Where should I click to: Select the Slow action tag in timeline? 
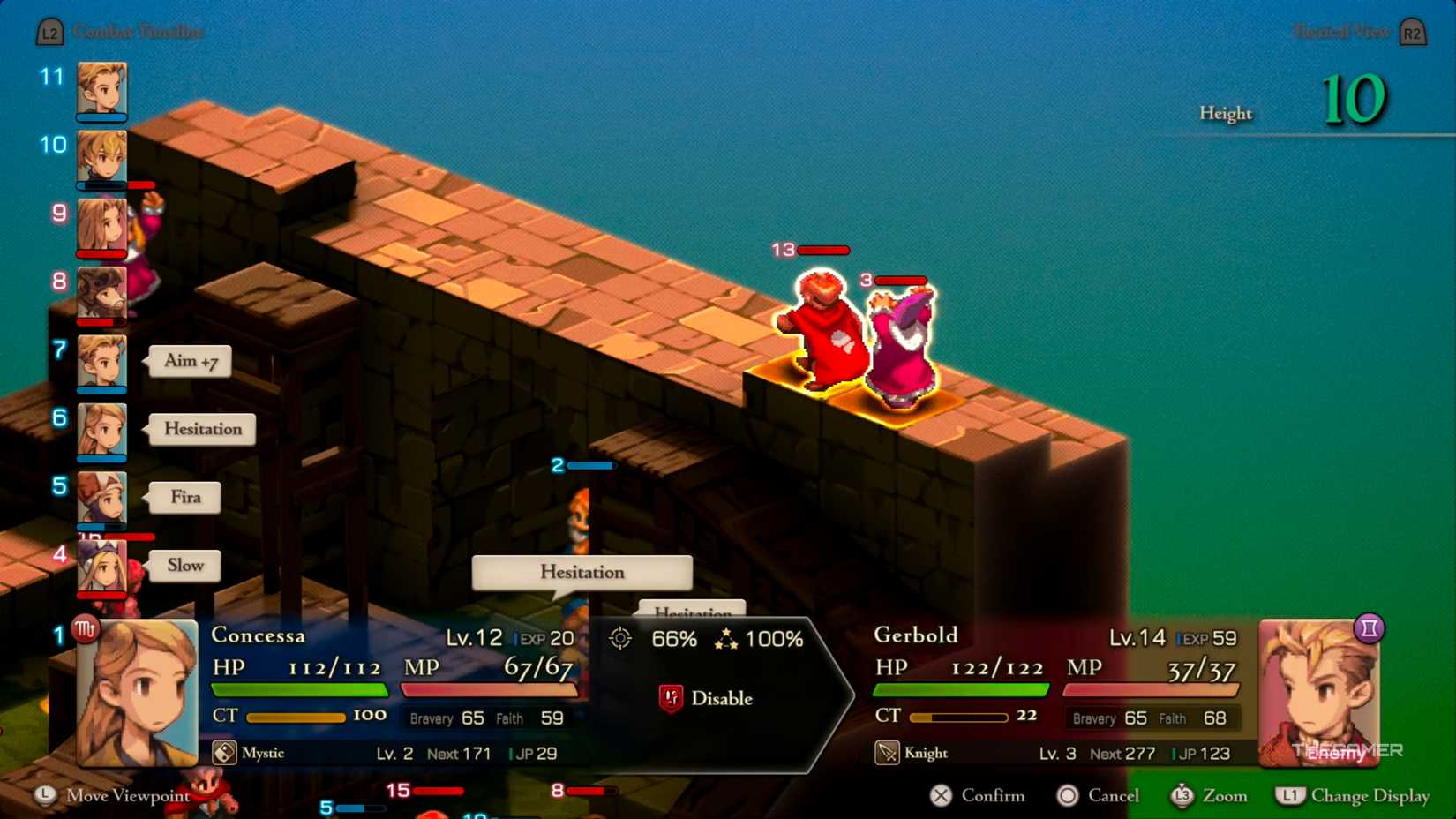[x=185, y=566]
